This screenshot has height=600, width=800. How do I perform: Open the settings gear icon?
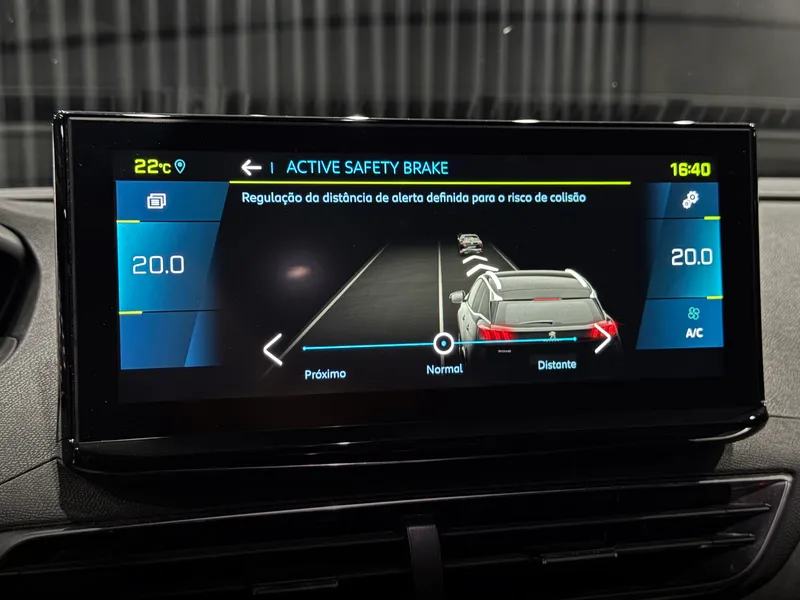click(690, 200)
